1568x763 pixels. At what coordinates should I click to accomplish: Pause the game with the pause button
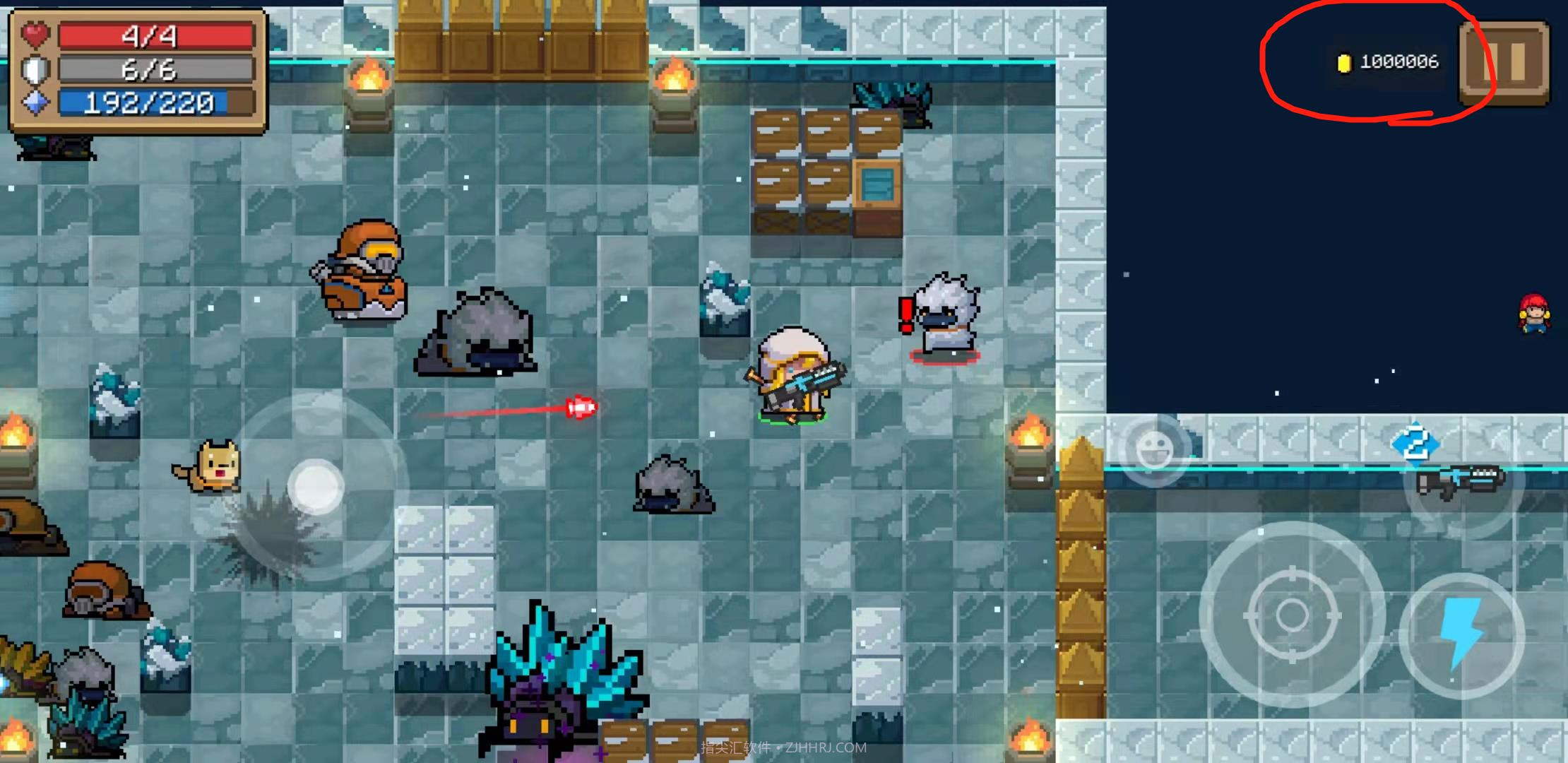tap(1505, 62)
